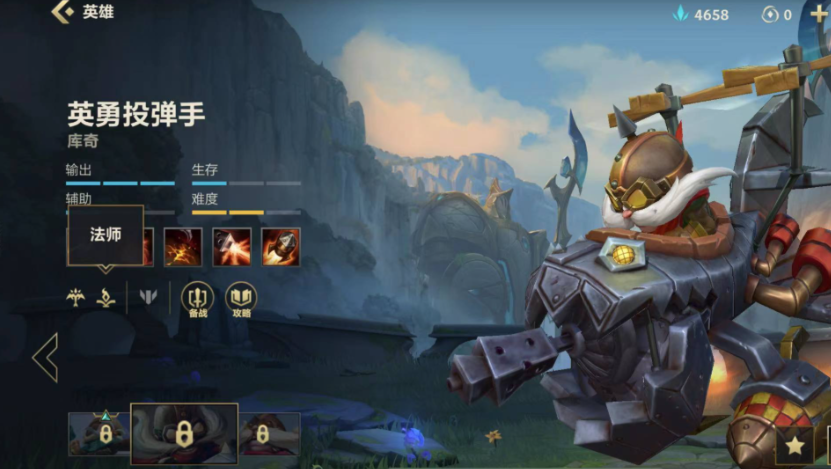
Task: Open the 攻略 guide book button
Action: (x=241, y=297)
